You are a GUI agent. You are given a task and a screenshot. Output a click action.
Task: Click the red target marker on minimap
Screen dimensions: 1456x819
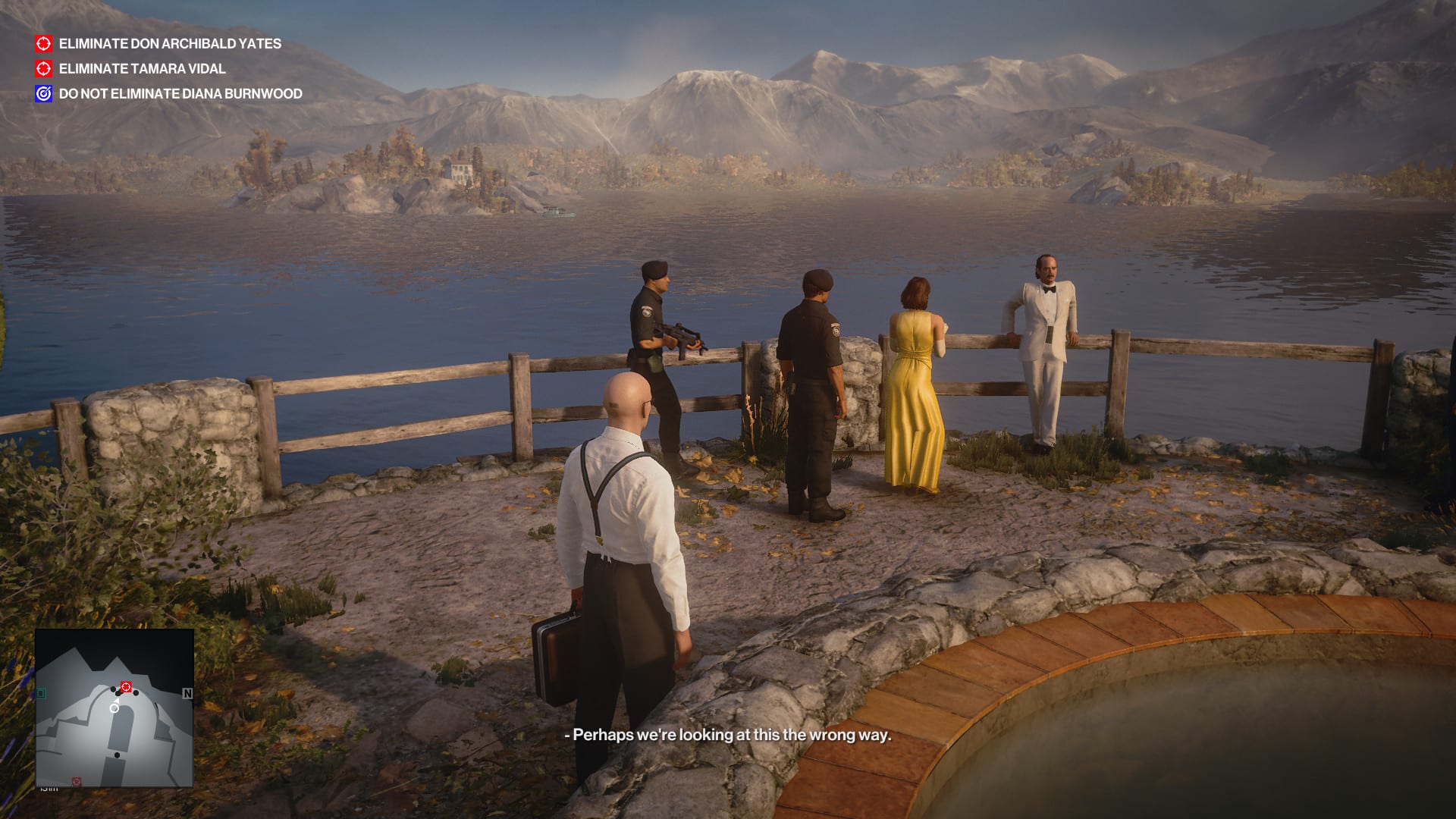coord(127,687)
